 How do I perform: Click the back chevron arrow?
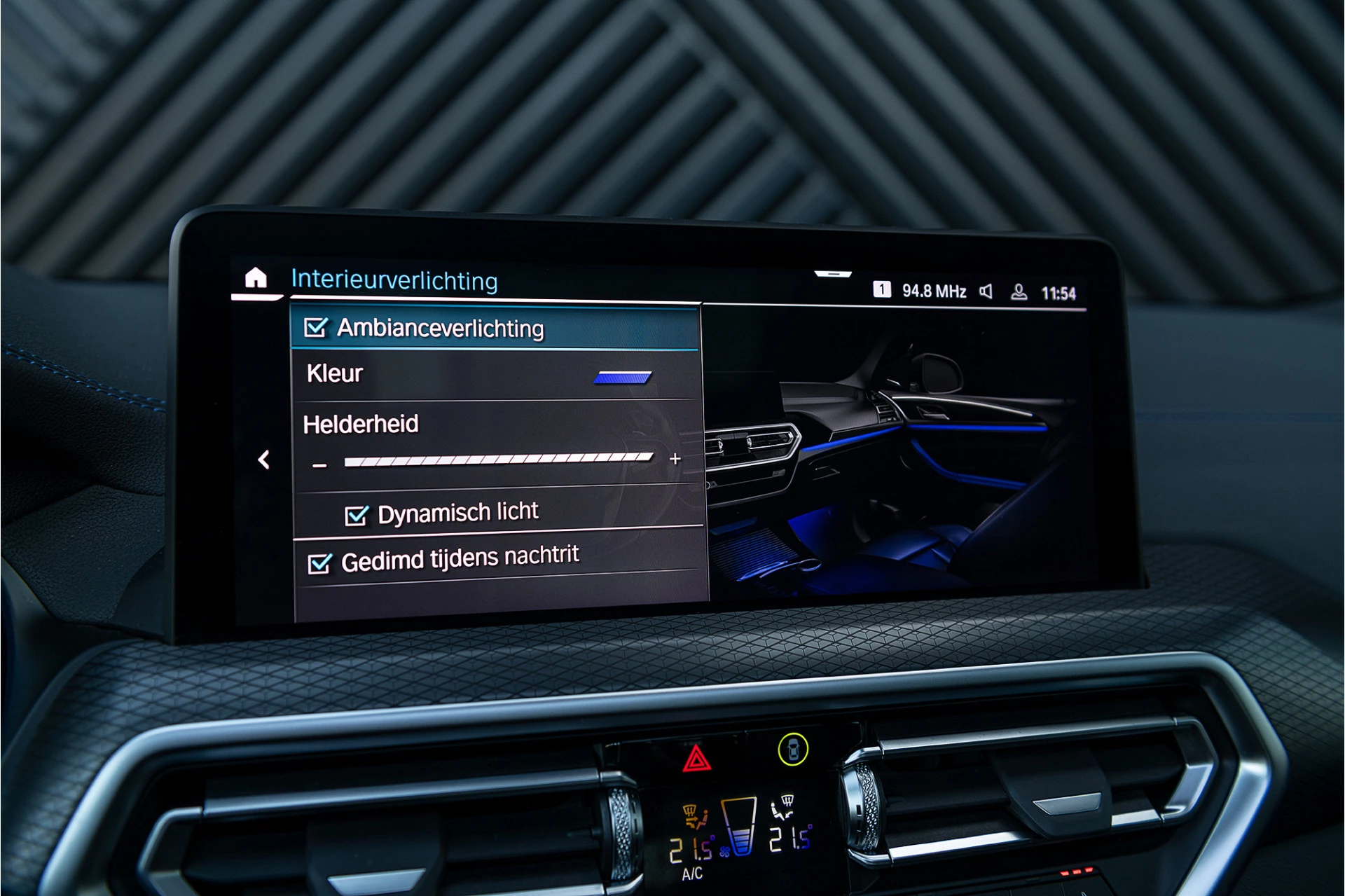coord(265,459)
